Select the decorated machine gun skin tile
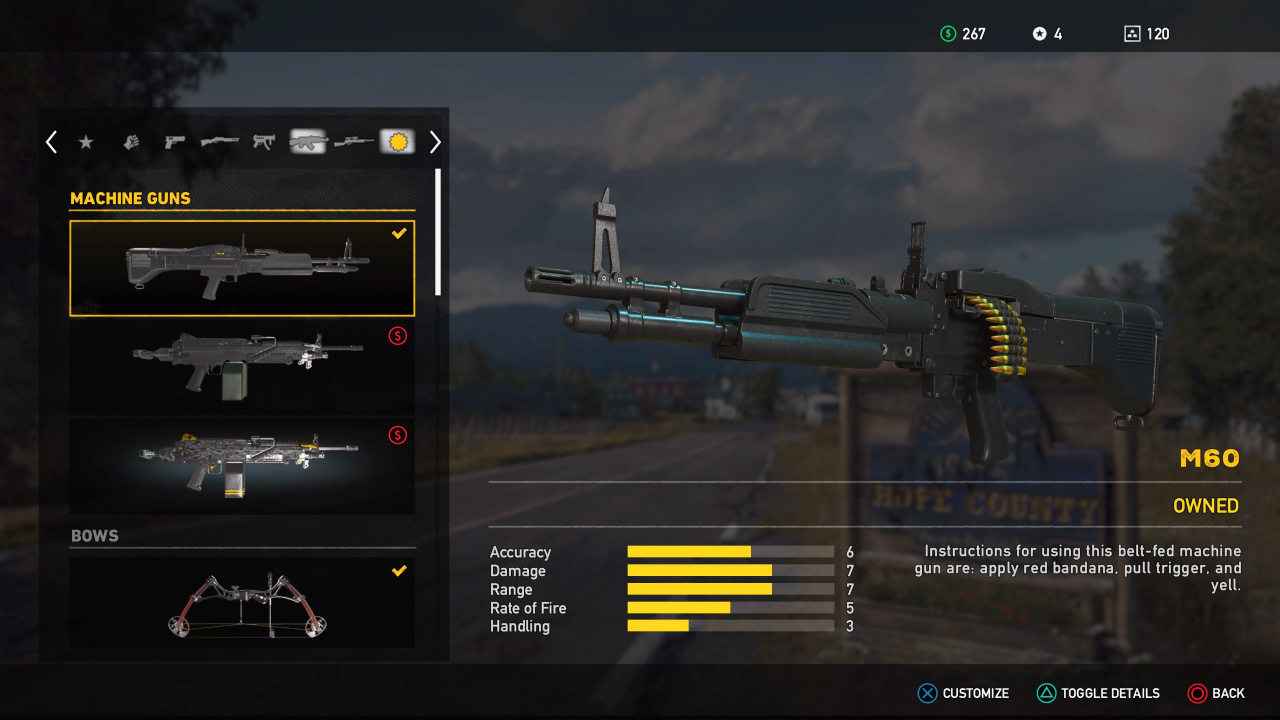The image size is (1280, 720). [x=242, y=466]
